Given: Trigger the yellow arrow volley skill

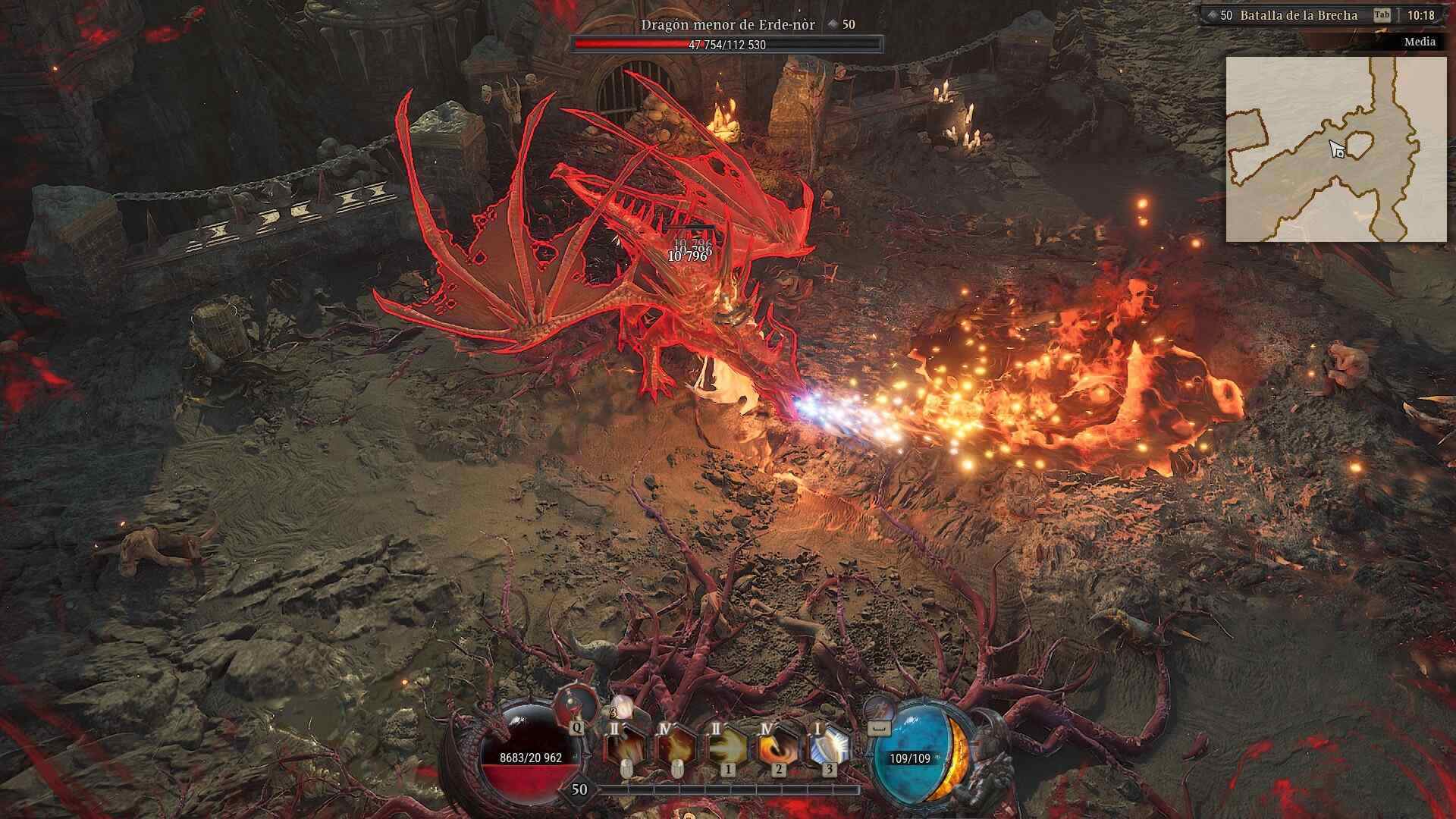Looking at the screenshot, I should 725,745.
